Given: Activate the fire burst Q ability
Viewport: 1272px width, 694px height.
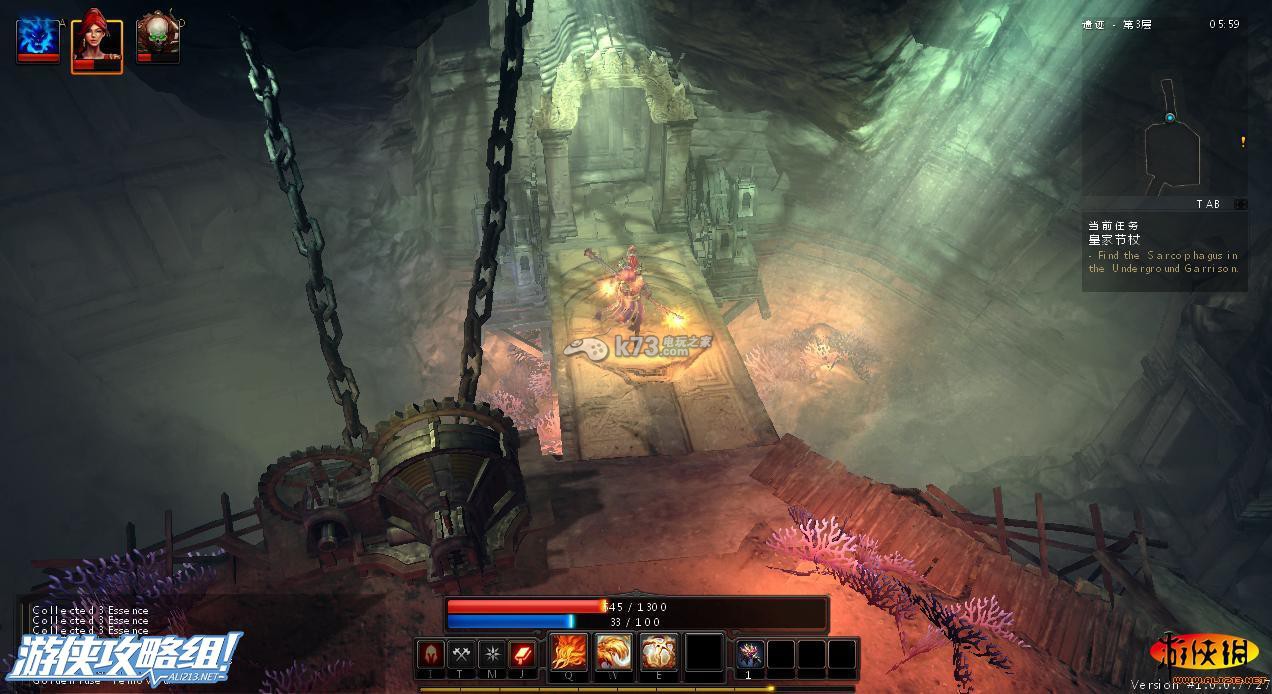Looking at the screenshot, I should point(570,652).
